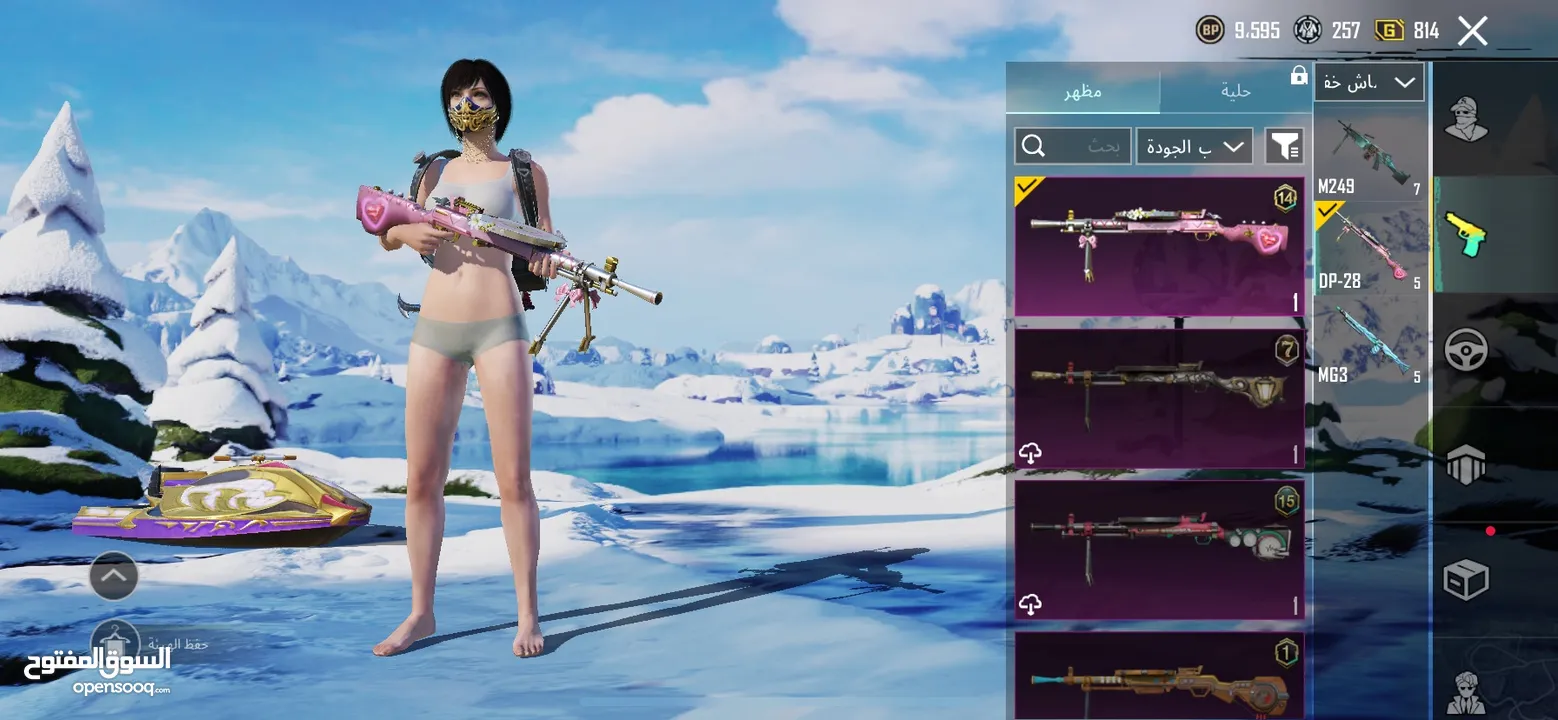Screen dimensions: 1558x720
Task: Open the funnel filter button
Action: pos(1284,147)
